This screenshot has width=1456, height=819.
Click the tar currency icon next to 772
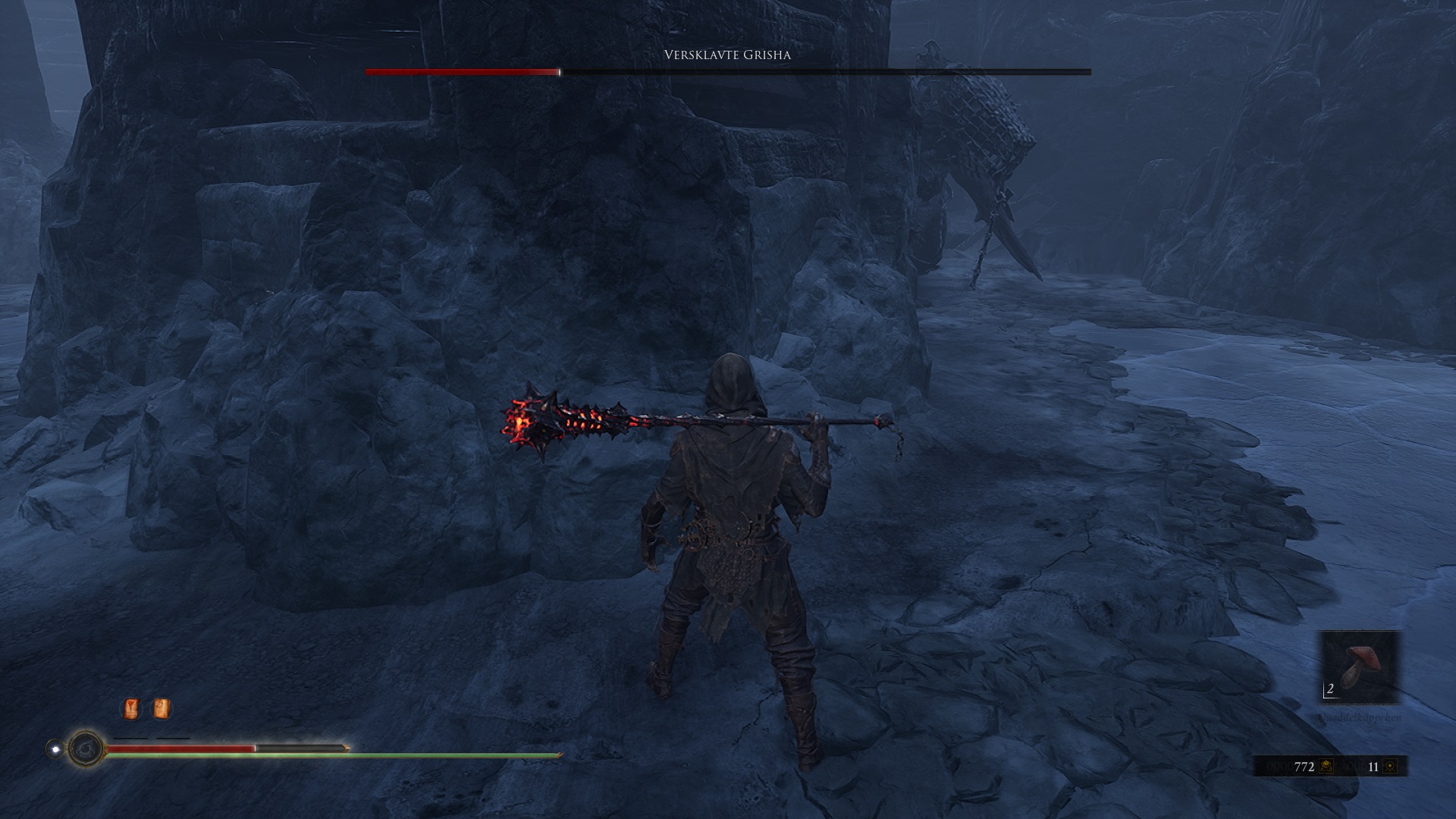click(x=1326, y=767)
